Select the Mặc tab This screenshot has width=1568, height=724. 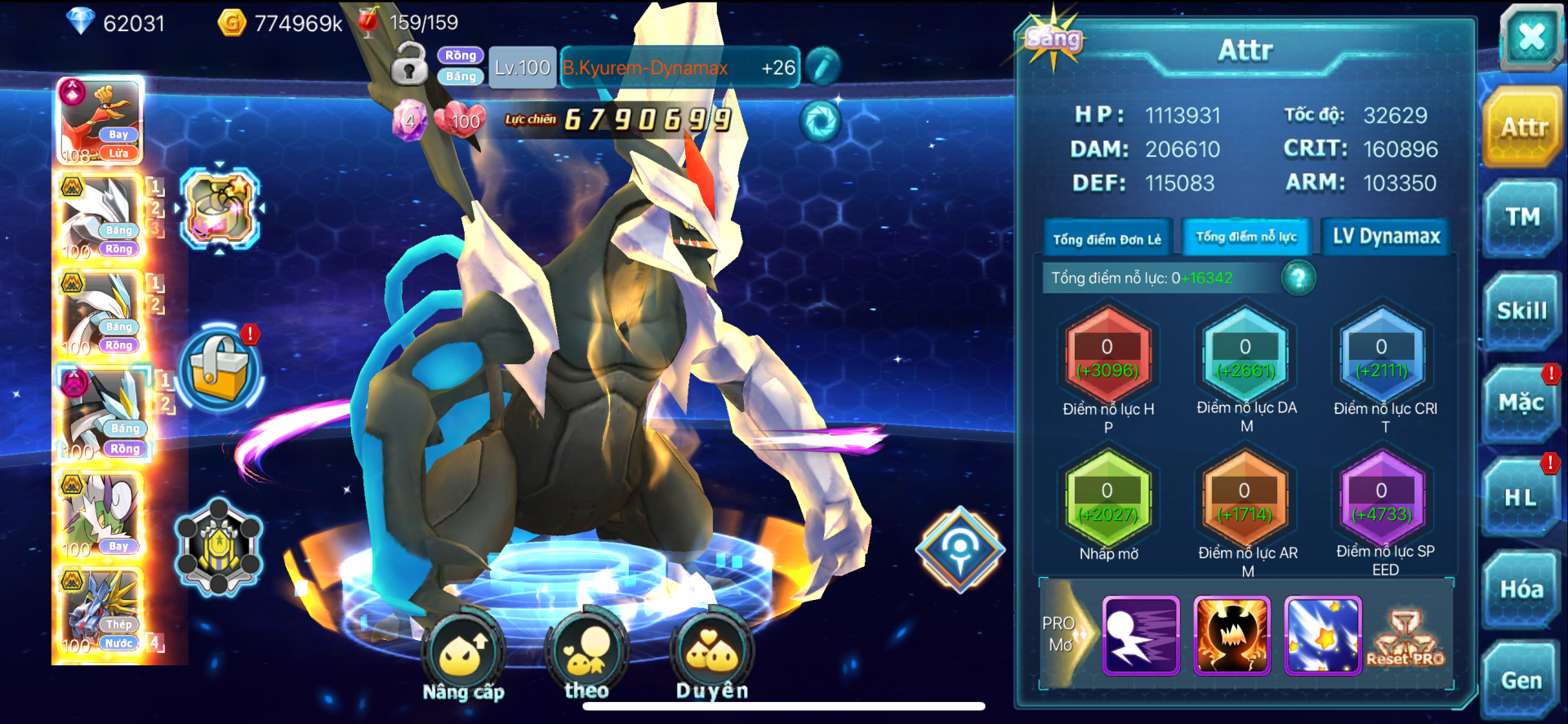pyautogui.click(x=1521, y=403)
